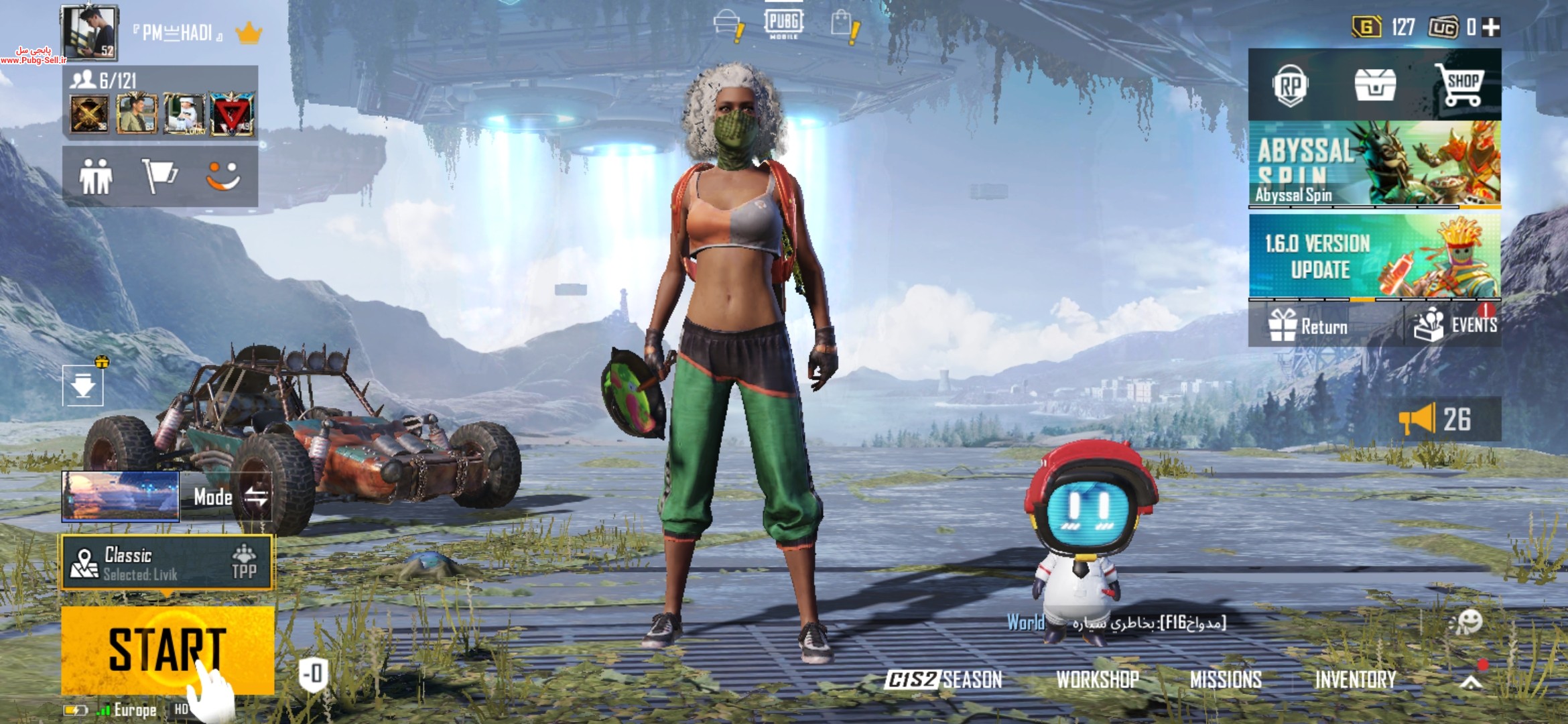Tap the yellow START button
This screenshot has height=724, width=1568.
168,649
